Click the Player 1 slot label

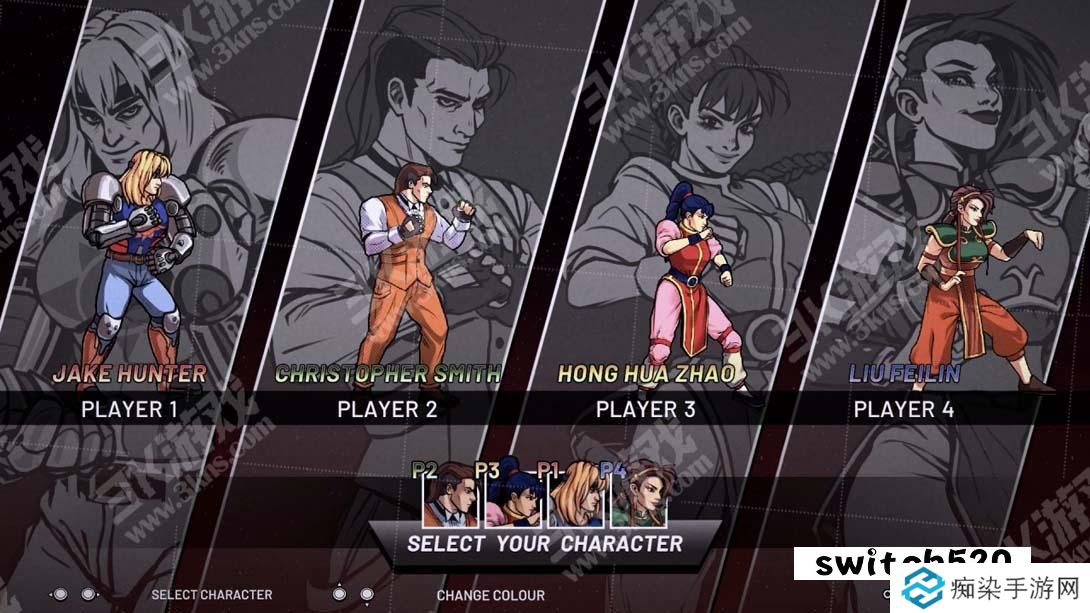[129, 409]
